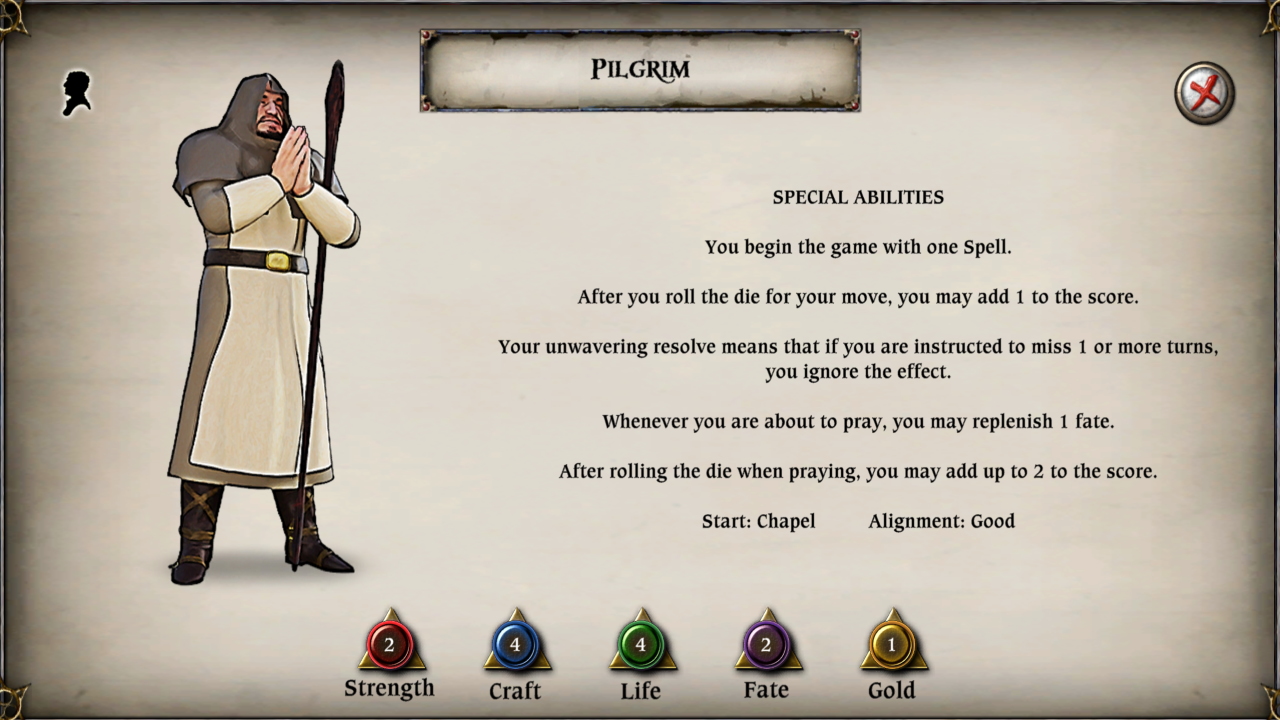Click the number 1 on the Gold token
The height and width of the screenshot is (720, 1280).
click(891, 645)
